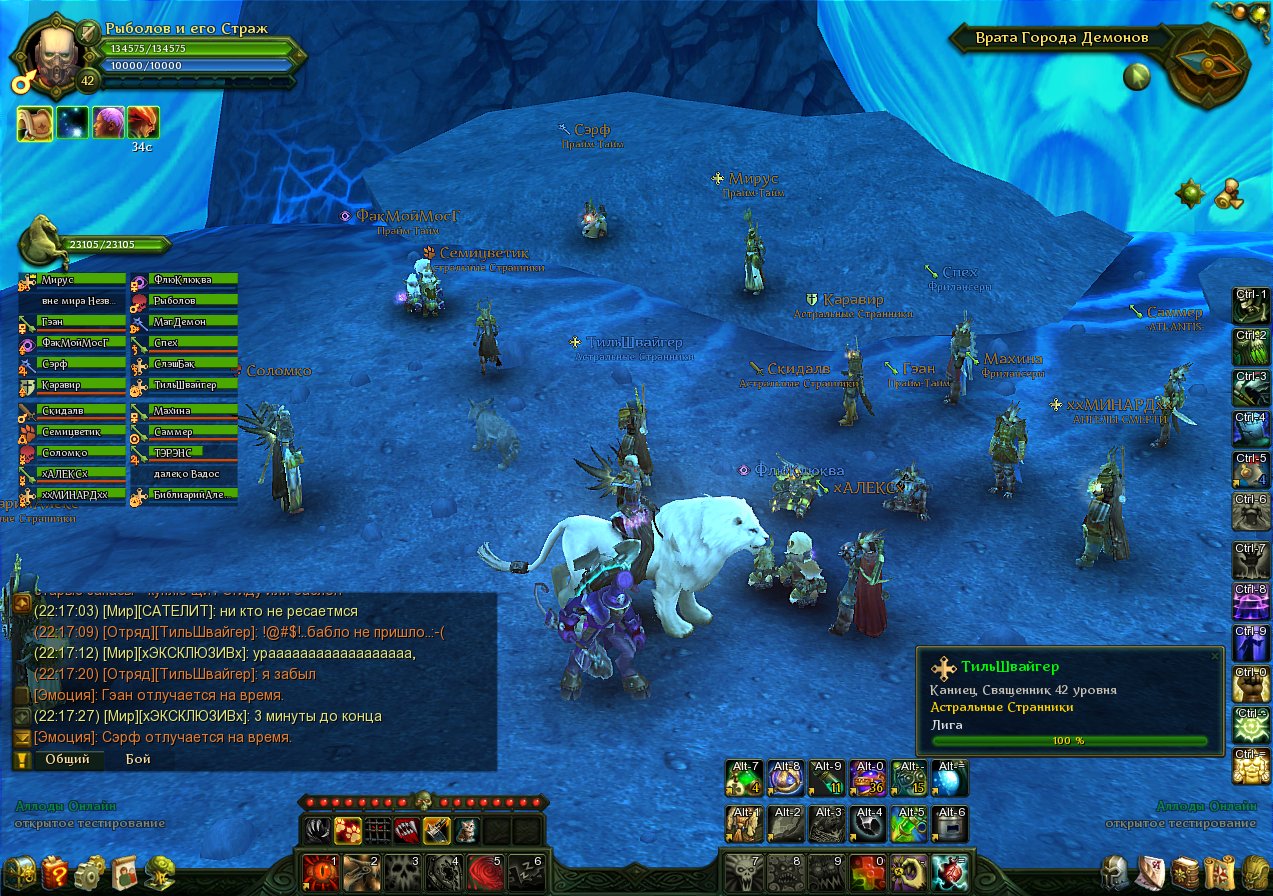This screenshot has height=896, width=1273.
Task: Switch to the Бой chat tab
Action: point(138,759)
